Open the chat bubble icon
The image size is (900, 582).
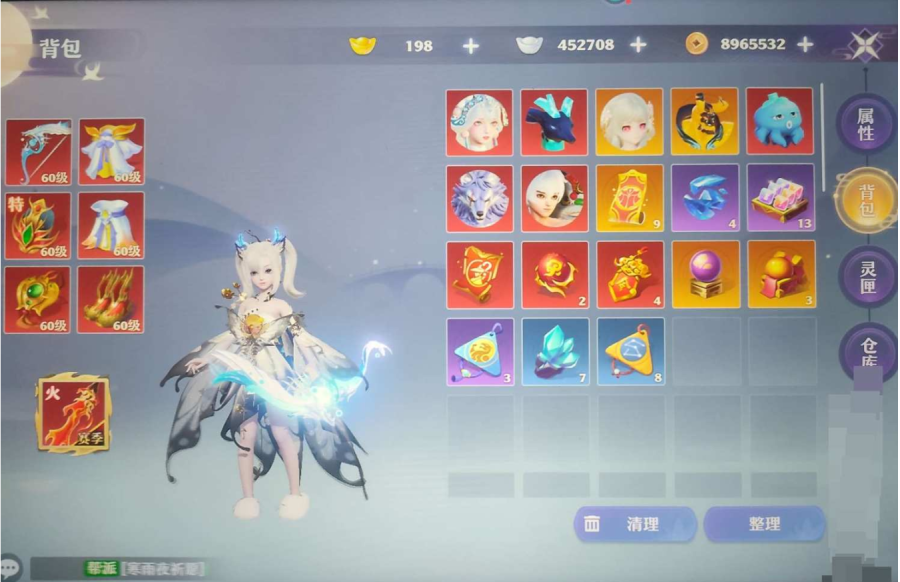(x=11, y=567)
